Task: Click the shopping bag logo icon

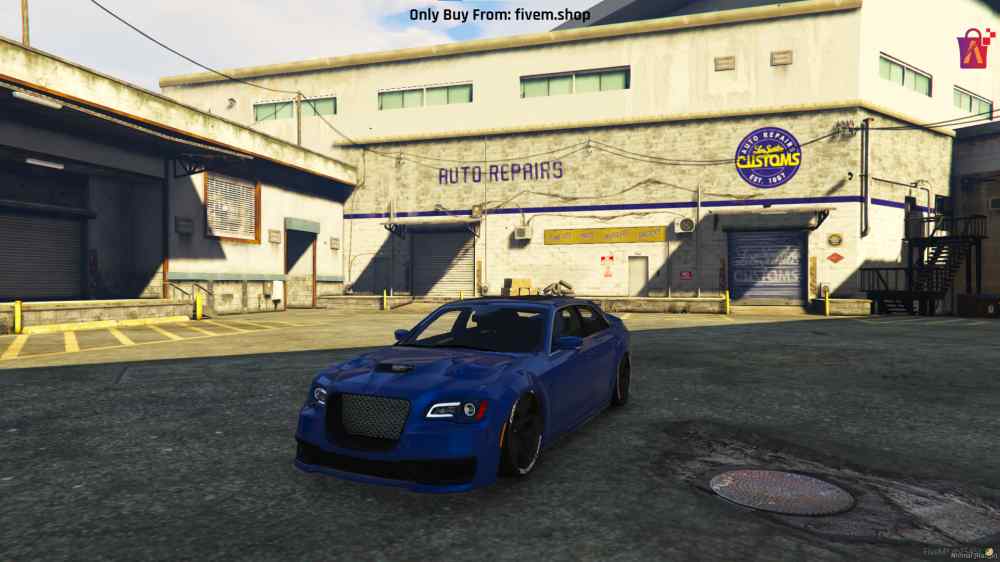Action: (x=974, y=47)
